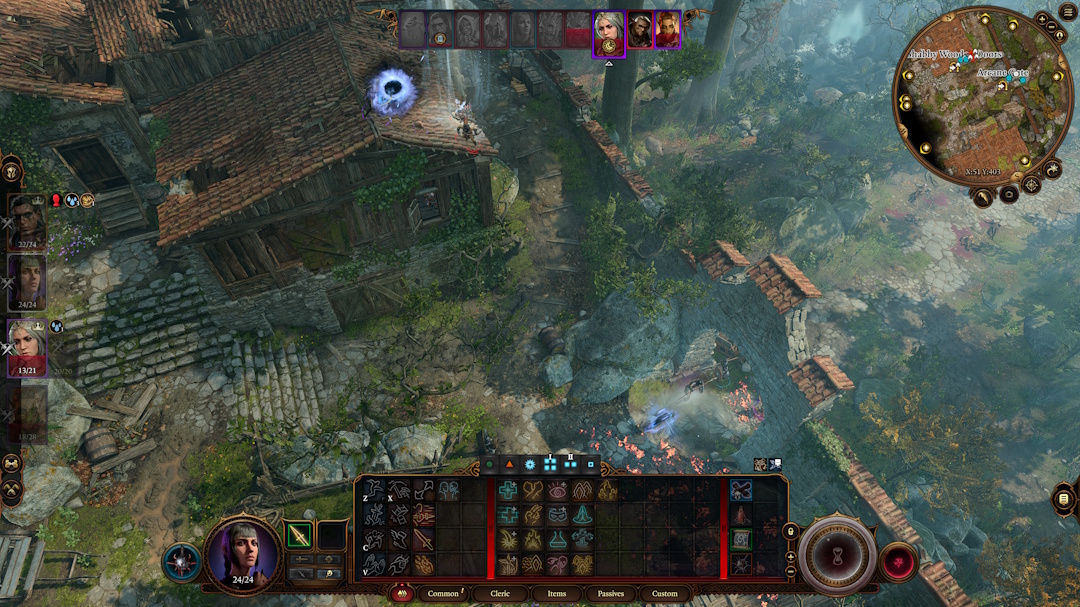Switch to the Items tab
1080x607 pixels.
tap(556, 593)
